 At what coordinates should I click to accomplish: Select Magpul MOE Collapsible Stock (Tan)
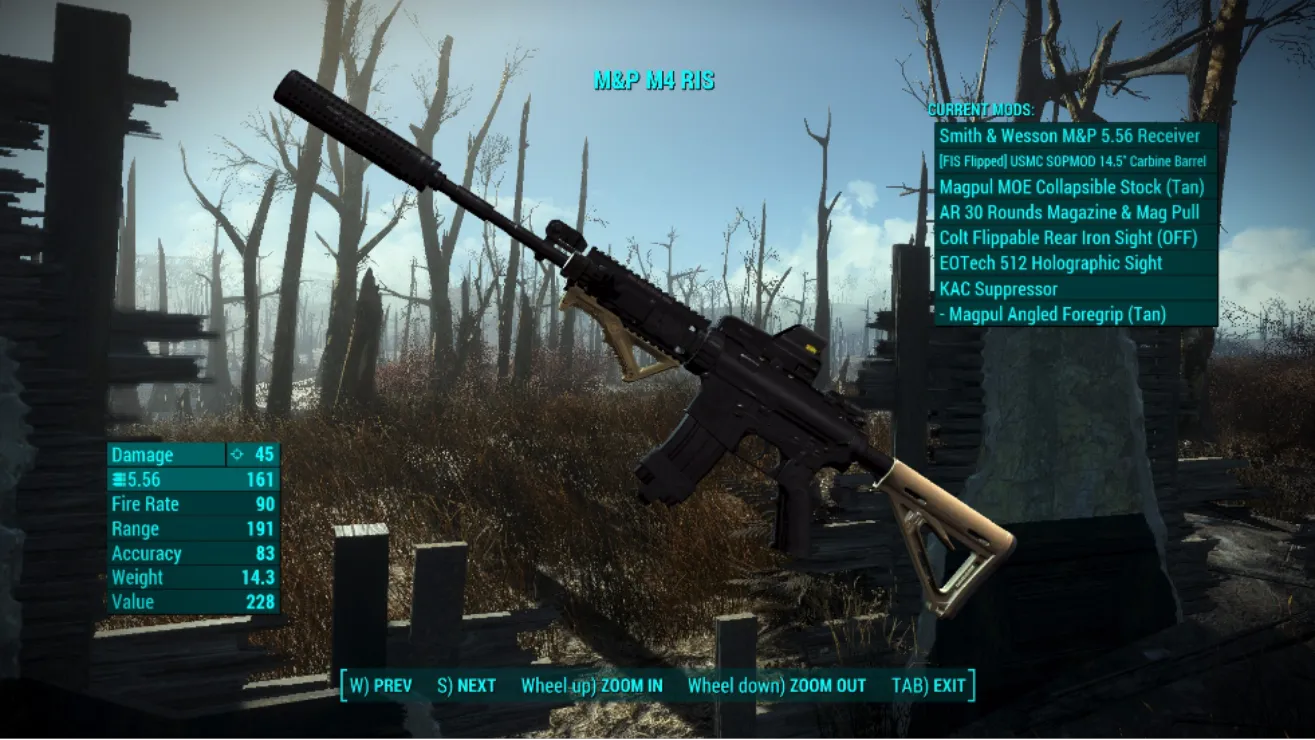(1075, 187)
